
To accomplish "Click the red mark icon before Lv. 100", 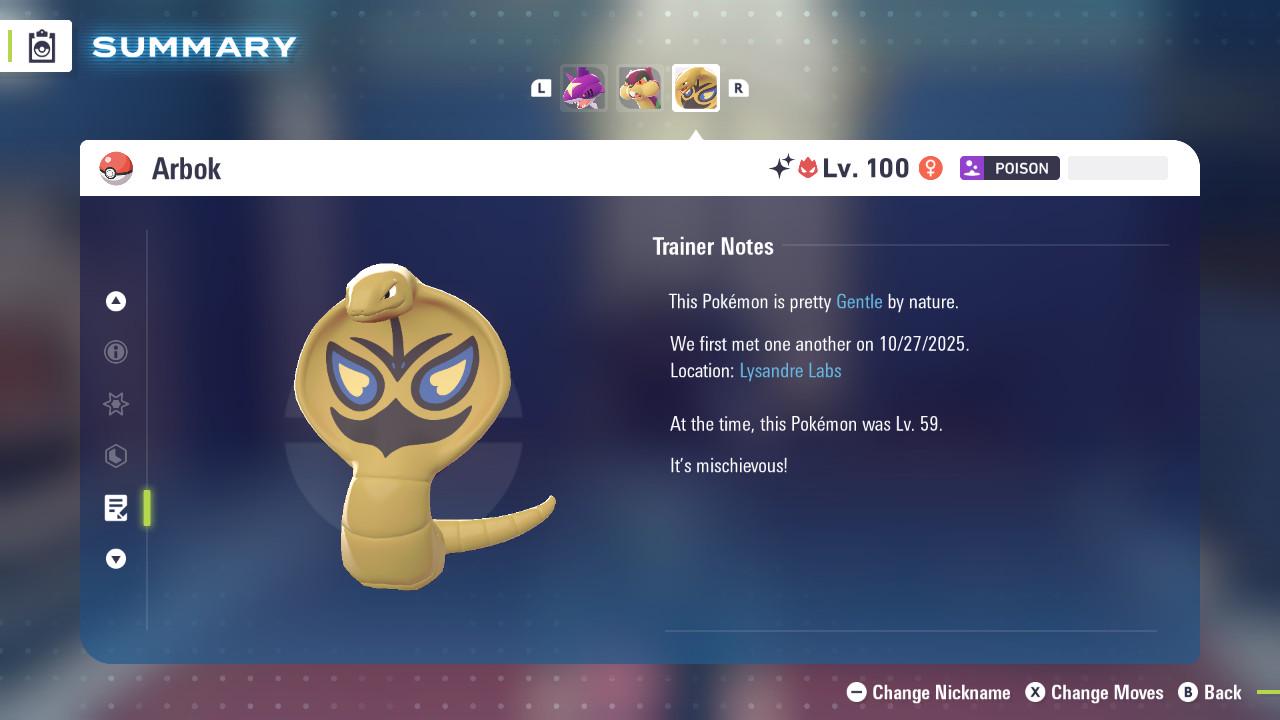I will (810, 168).
